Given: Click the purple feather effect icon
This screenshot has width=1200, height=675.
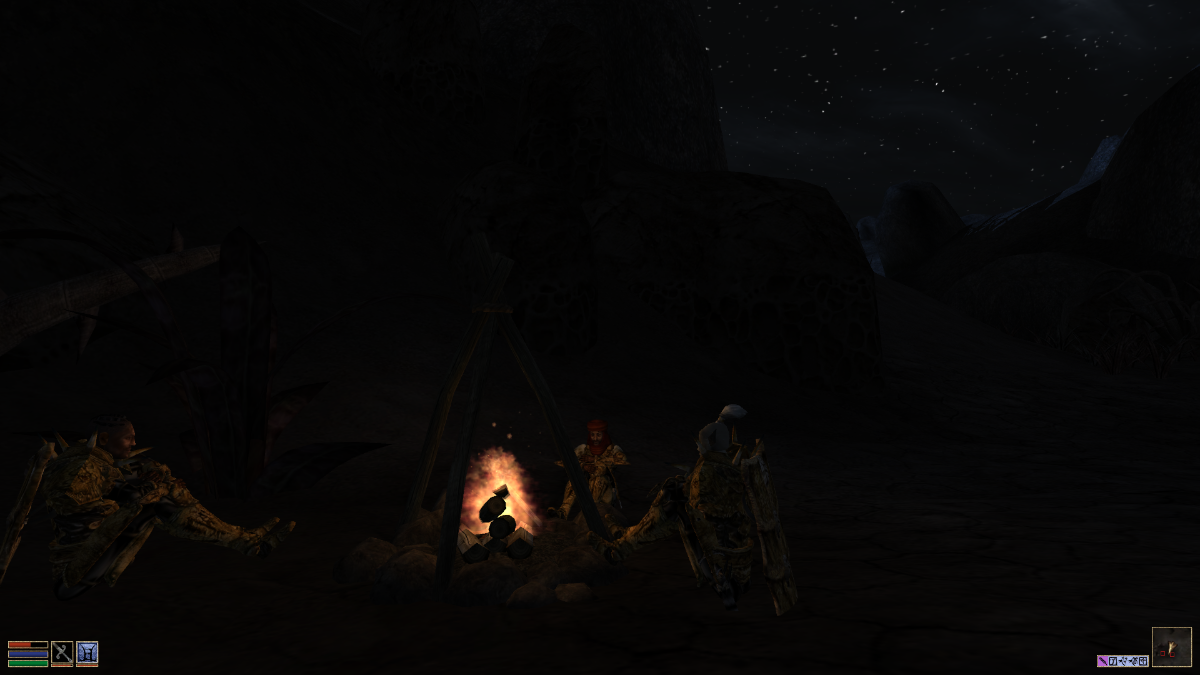Looking at the screenshot, I should point(1102,661).
